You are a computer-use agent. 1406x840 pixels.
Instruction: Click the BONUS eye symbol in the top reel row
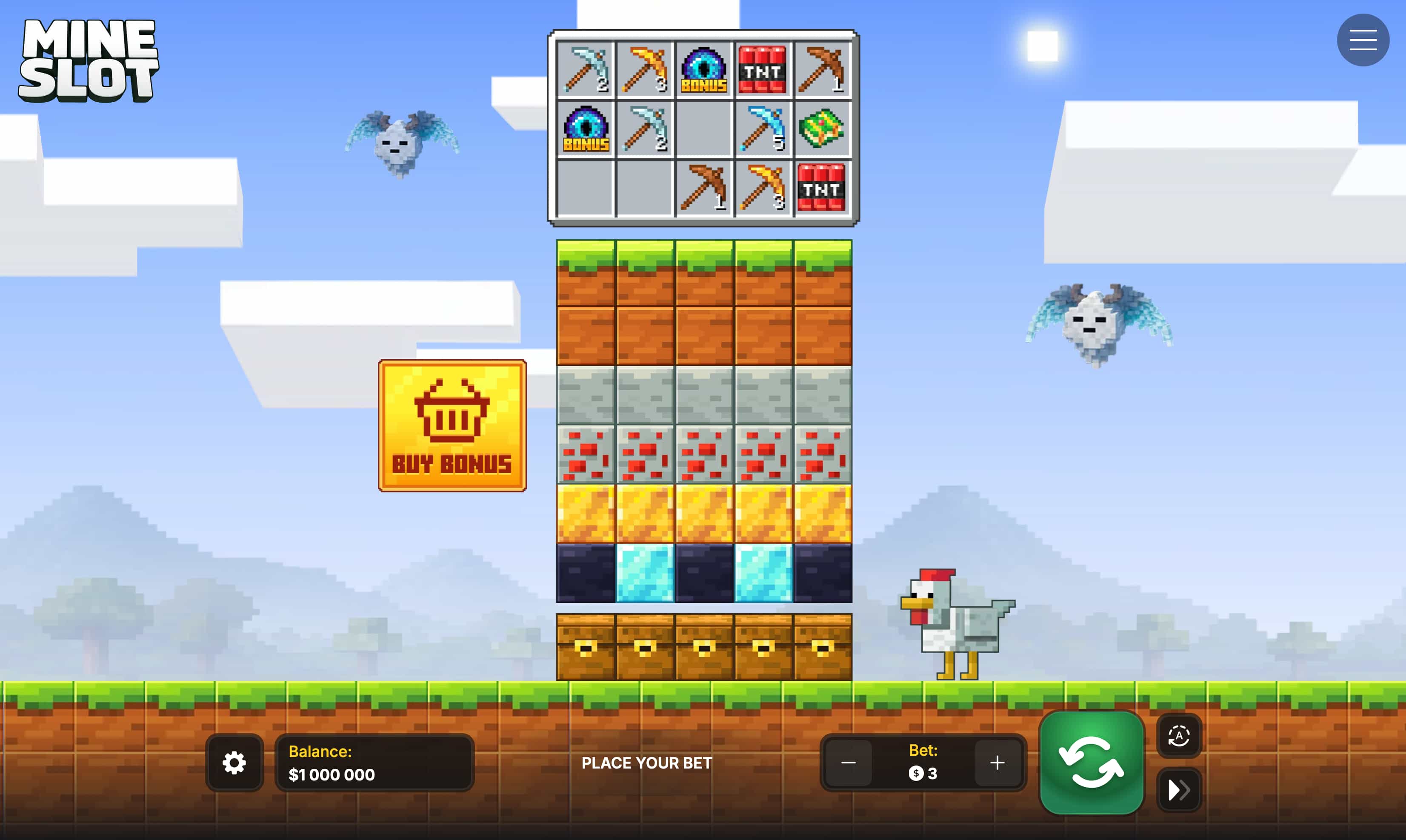[703, 70]
